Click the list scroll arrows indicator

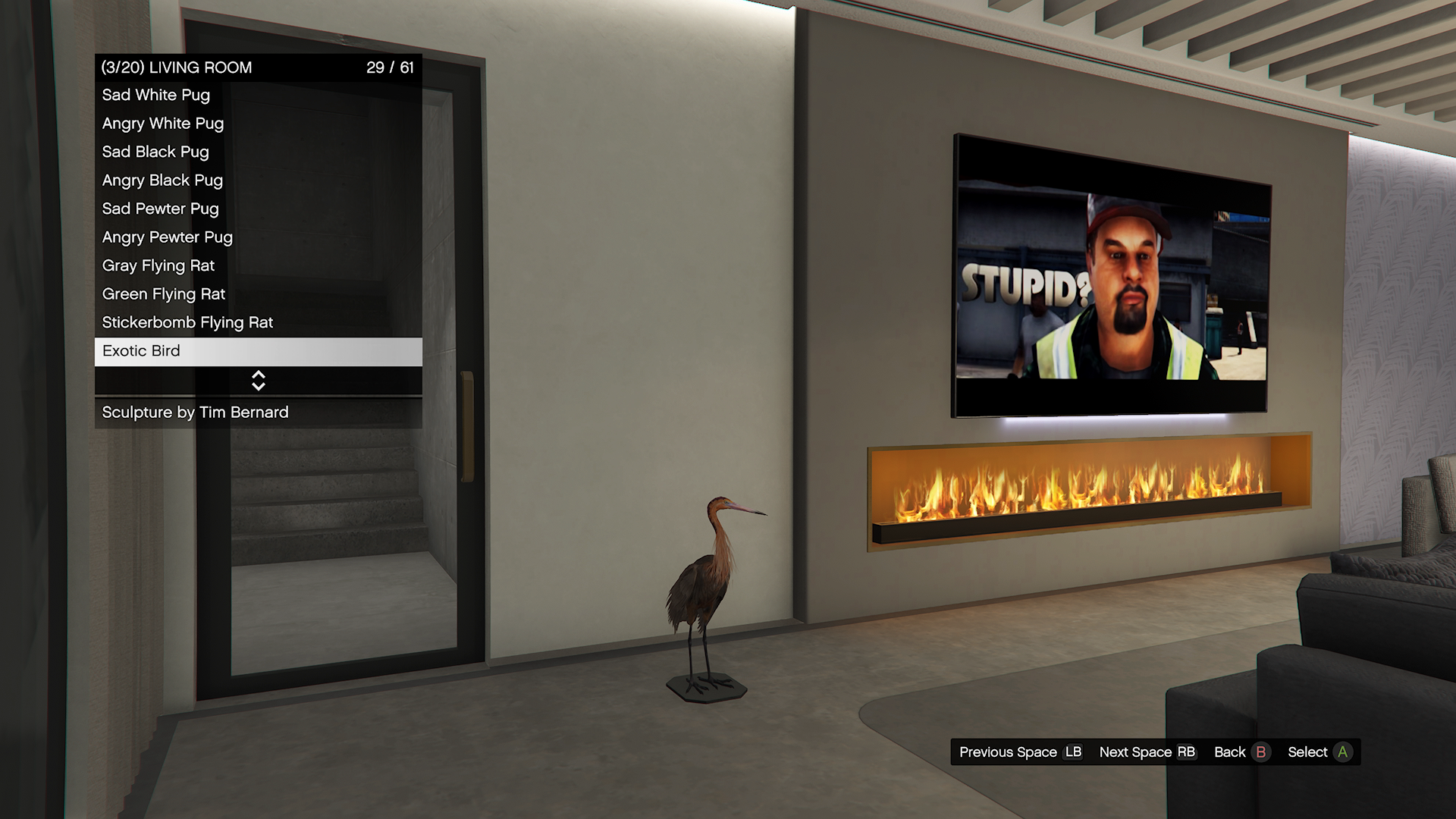[258, 381]
